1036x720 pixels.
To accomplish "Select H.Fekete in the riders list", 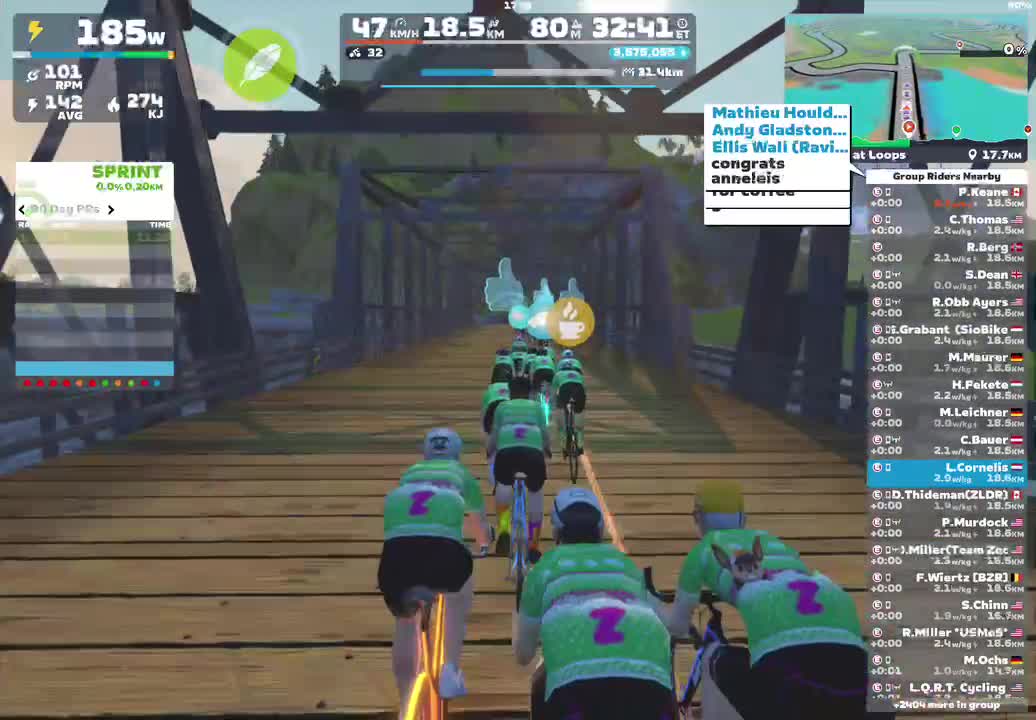I will pyautogui.click(x=946, y=390).
